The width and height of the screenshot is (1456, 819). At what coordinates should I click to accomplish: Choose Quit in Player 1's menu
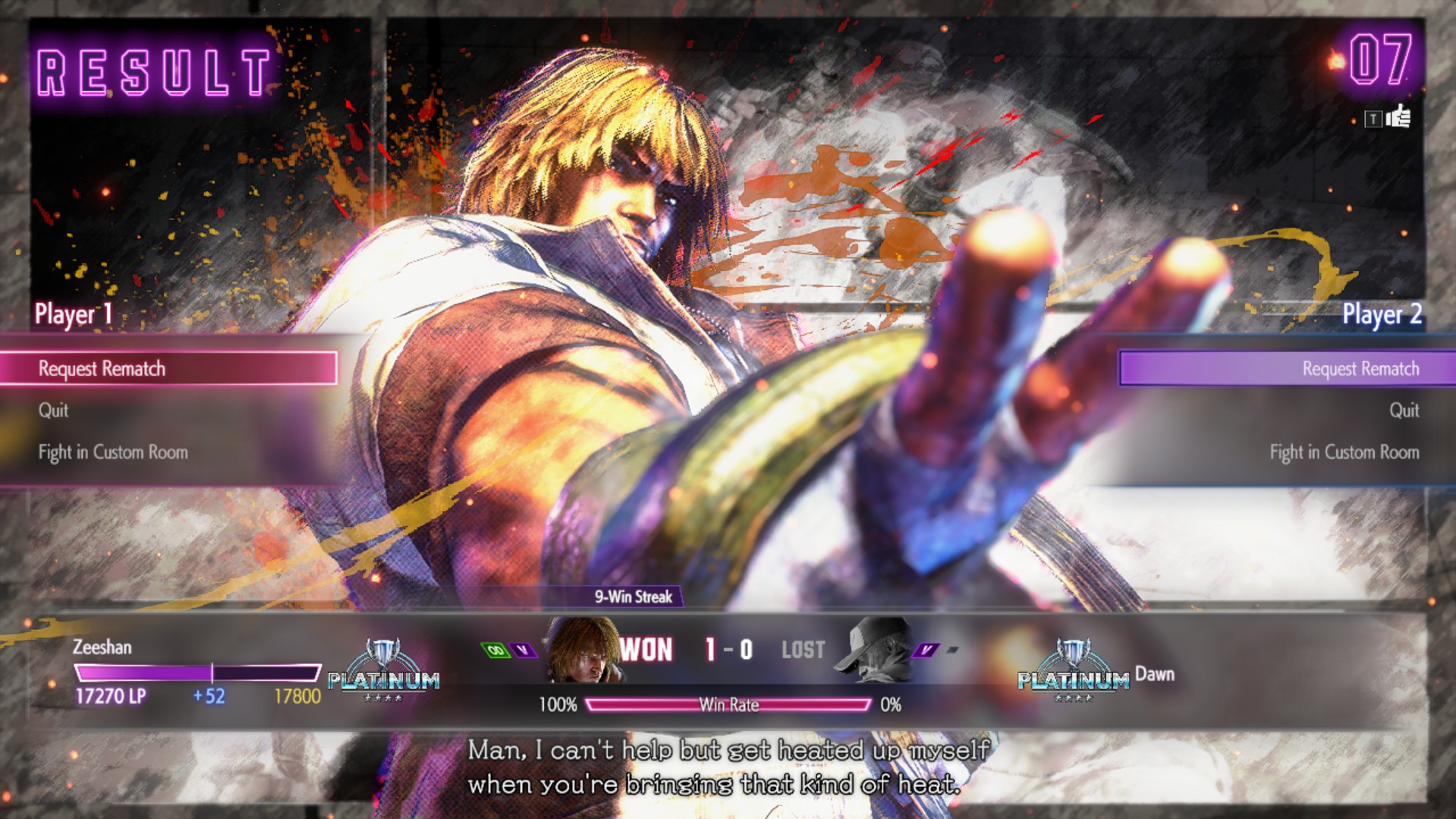tap(53, 411)
